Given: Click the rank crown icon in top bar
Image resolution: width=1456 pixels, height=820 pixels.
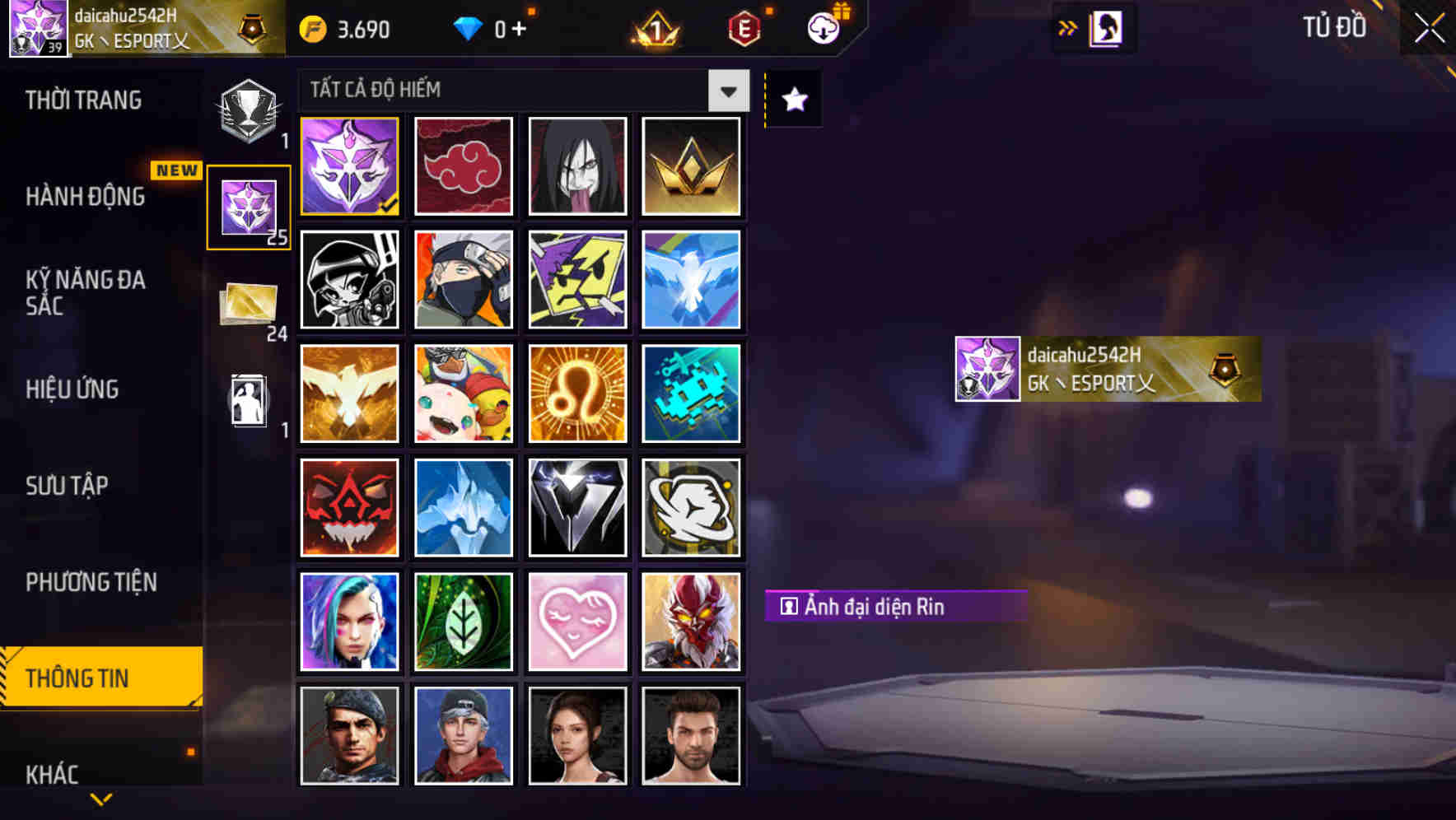Looking at the screenshot, I should click(x=651, y=27).
